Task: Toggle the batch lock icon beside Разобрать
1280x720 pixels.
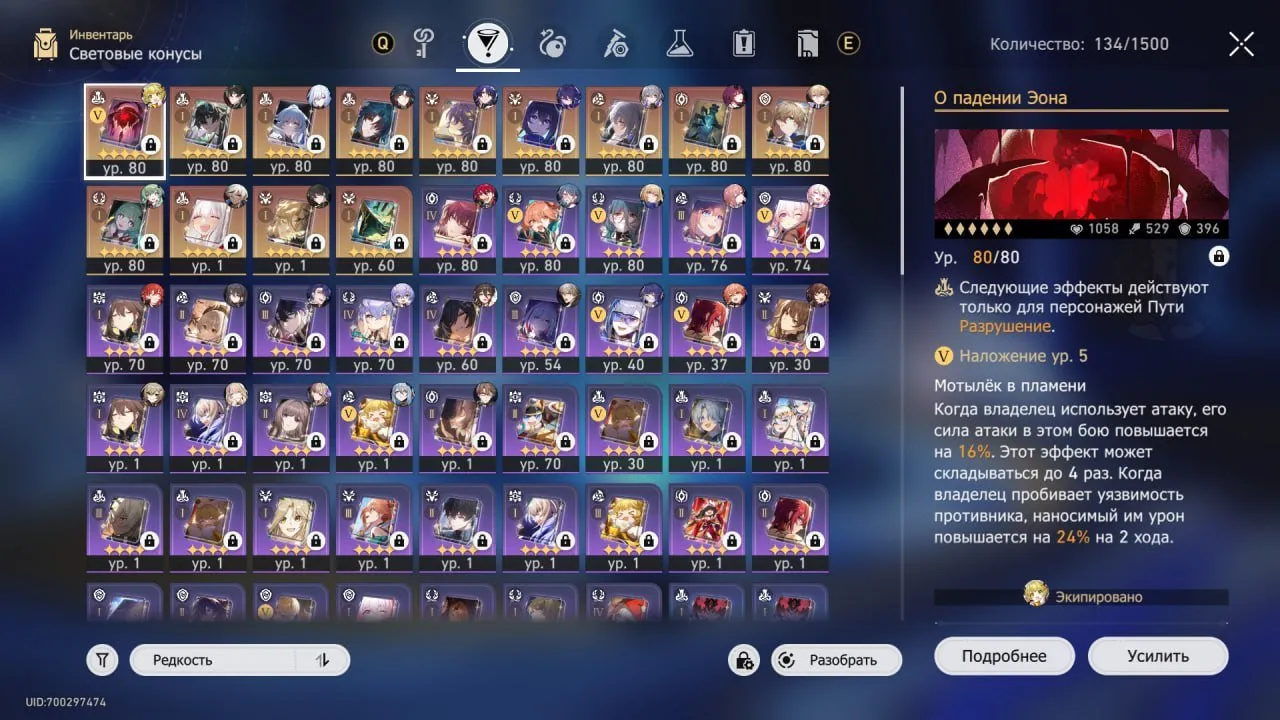Action: click(x=742, y=660)
